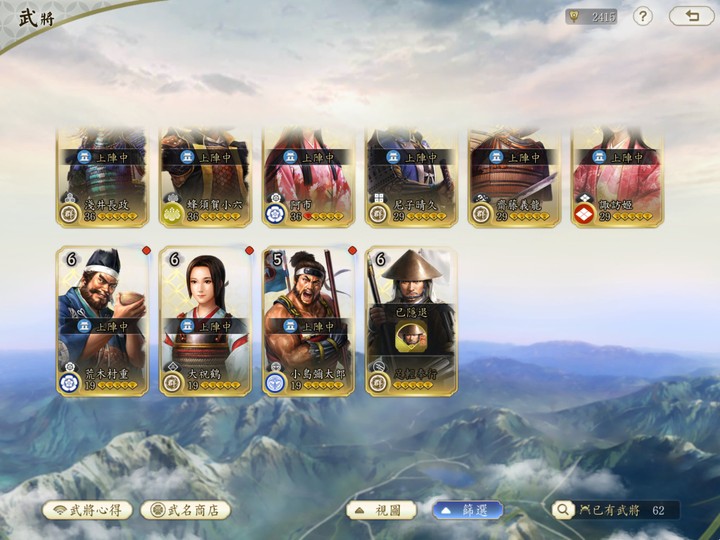Open the 武名商店 shop
Viewport: 720px width, 540px height.
186,510
